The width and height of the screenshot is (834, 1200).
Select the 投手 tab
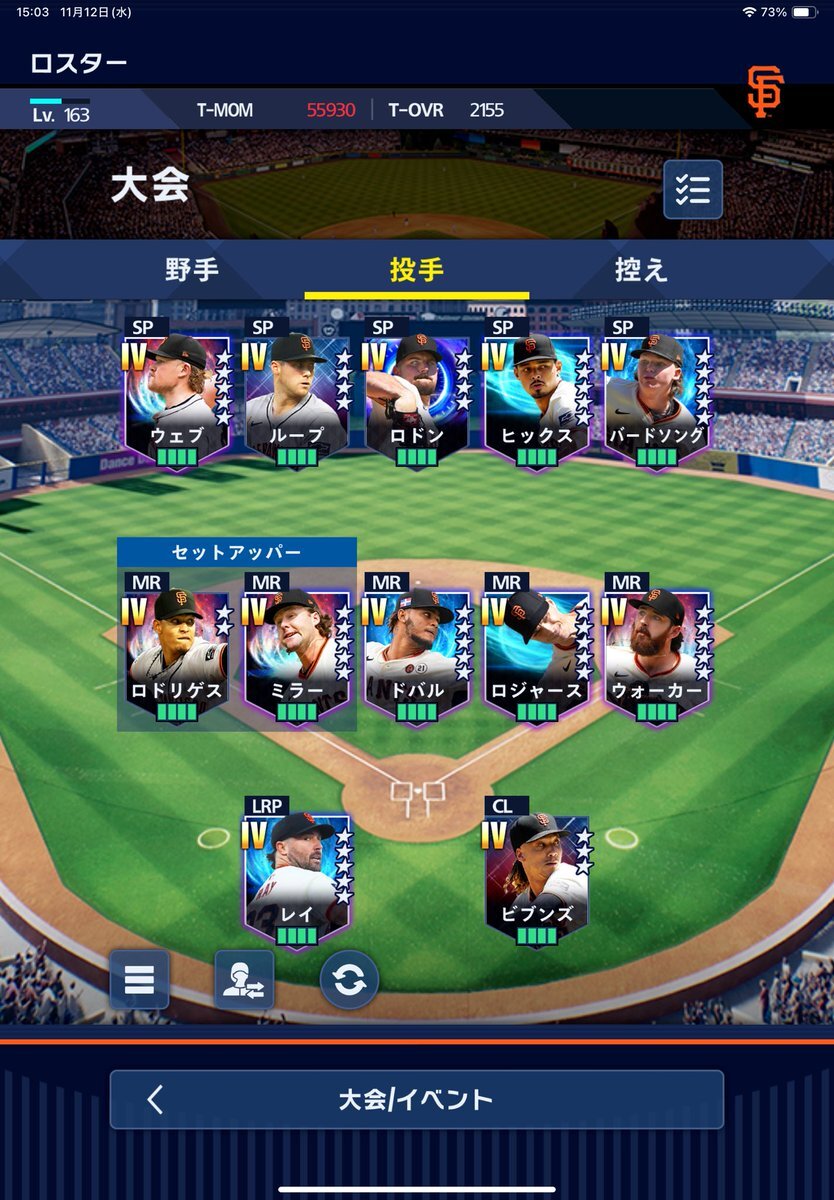tap(416, 270)
